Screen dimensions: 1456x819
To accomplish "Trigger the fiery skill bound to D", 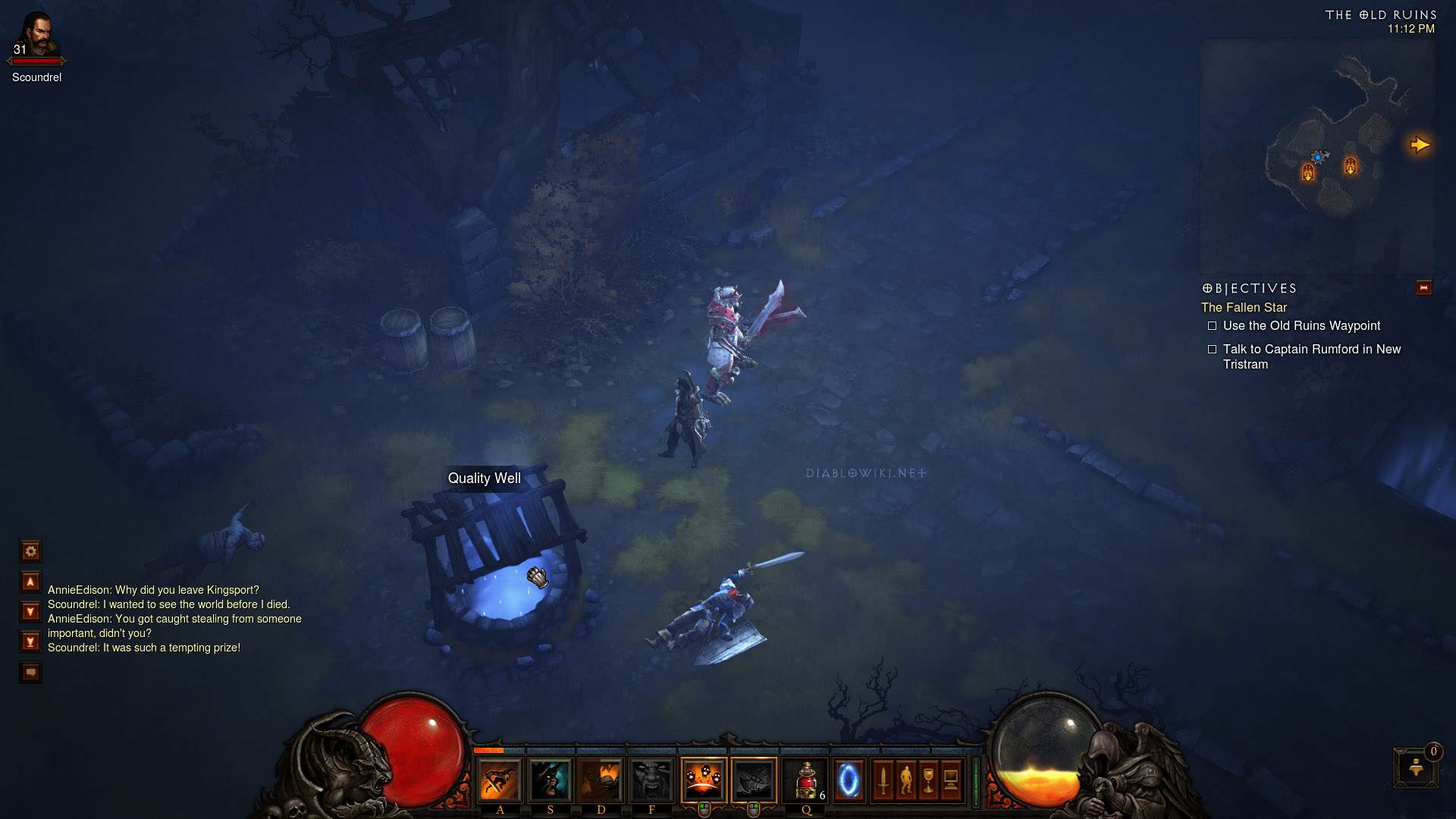I will click(x=601, y=780).
